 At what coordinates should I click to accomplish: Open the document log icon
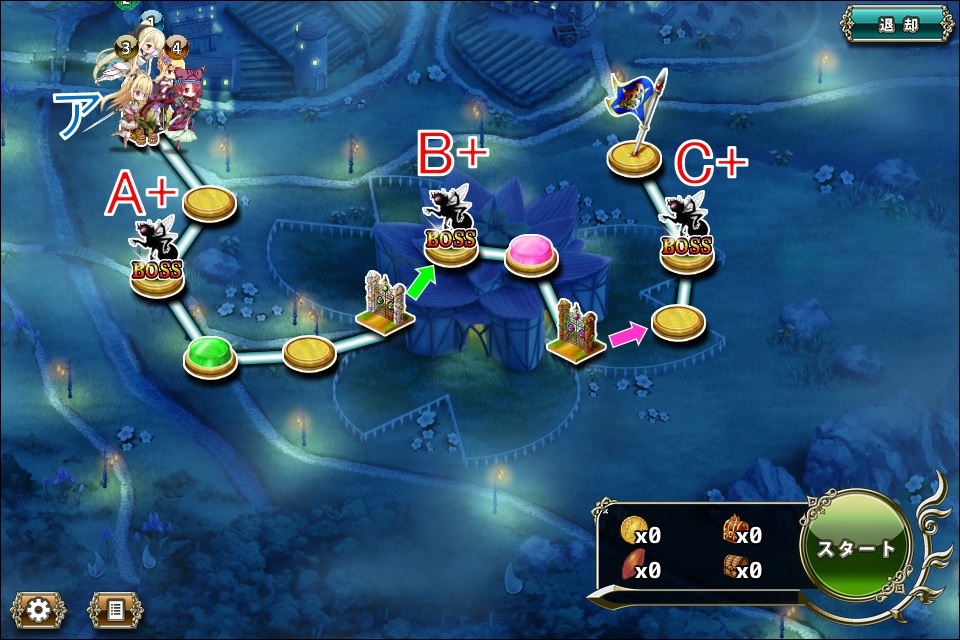(x=115, y=609)
